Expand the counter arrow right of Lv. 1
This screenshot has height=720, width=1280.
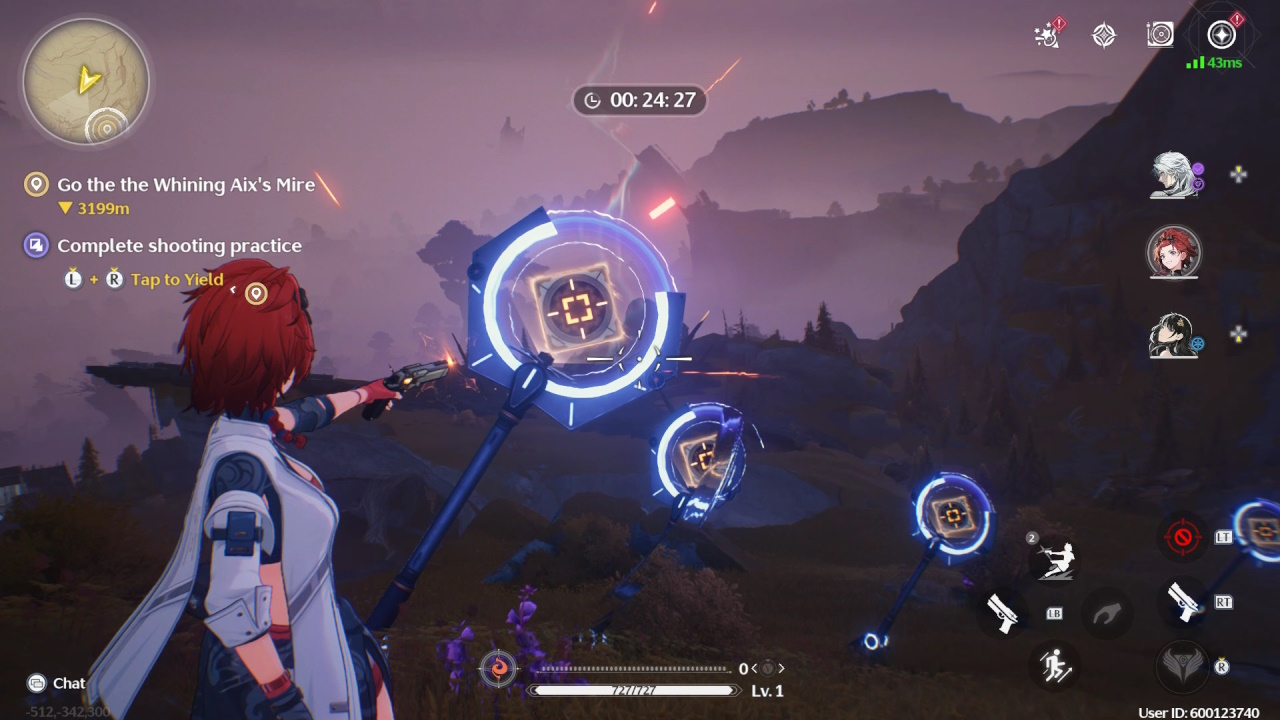(x=783, y=666)
